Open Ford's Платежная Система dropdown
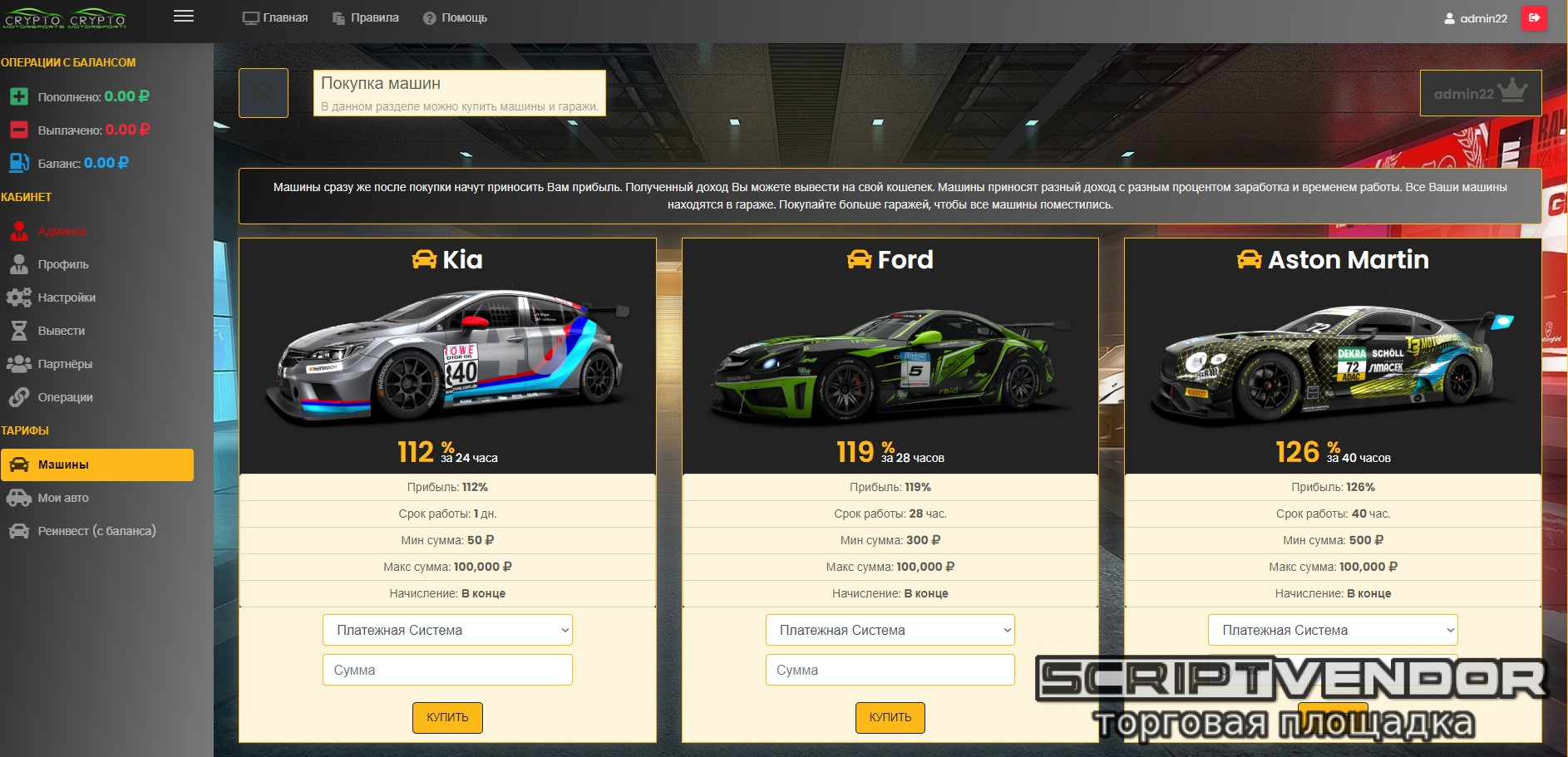The width and height of the screenshot is (1568, 757). point(890,630)
